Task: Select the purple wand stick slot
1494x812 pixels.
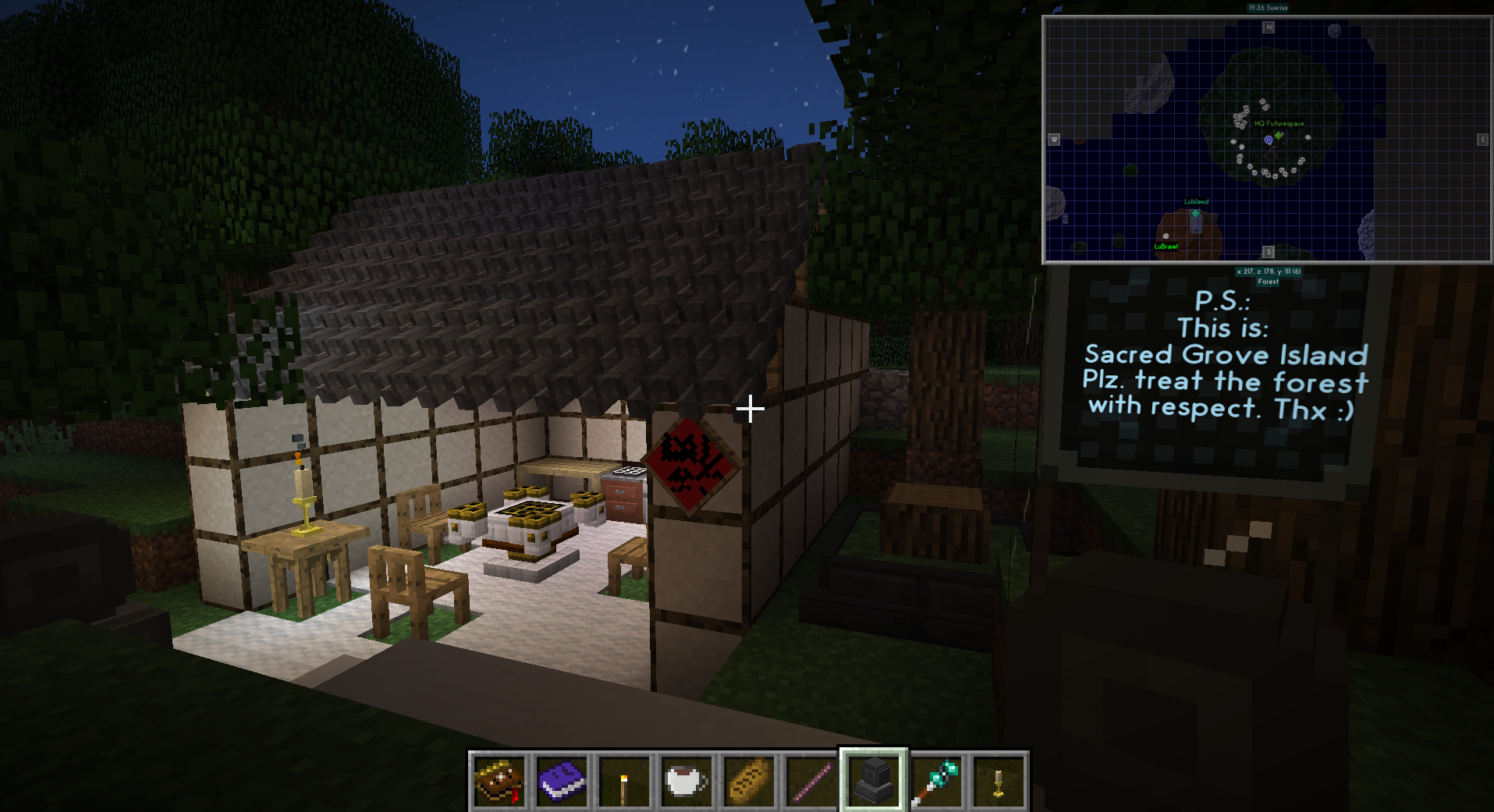Action: [811, 781]
